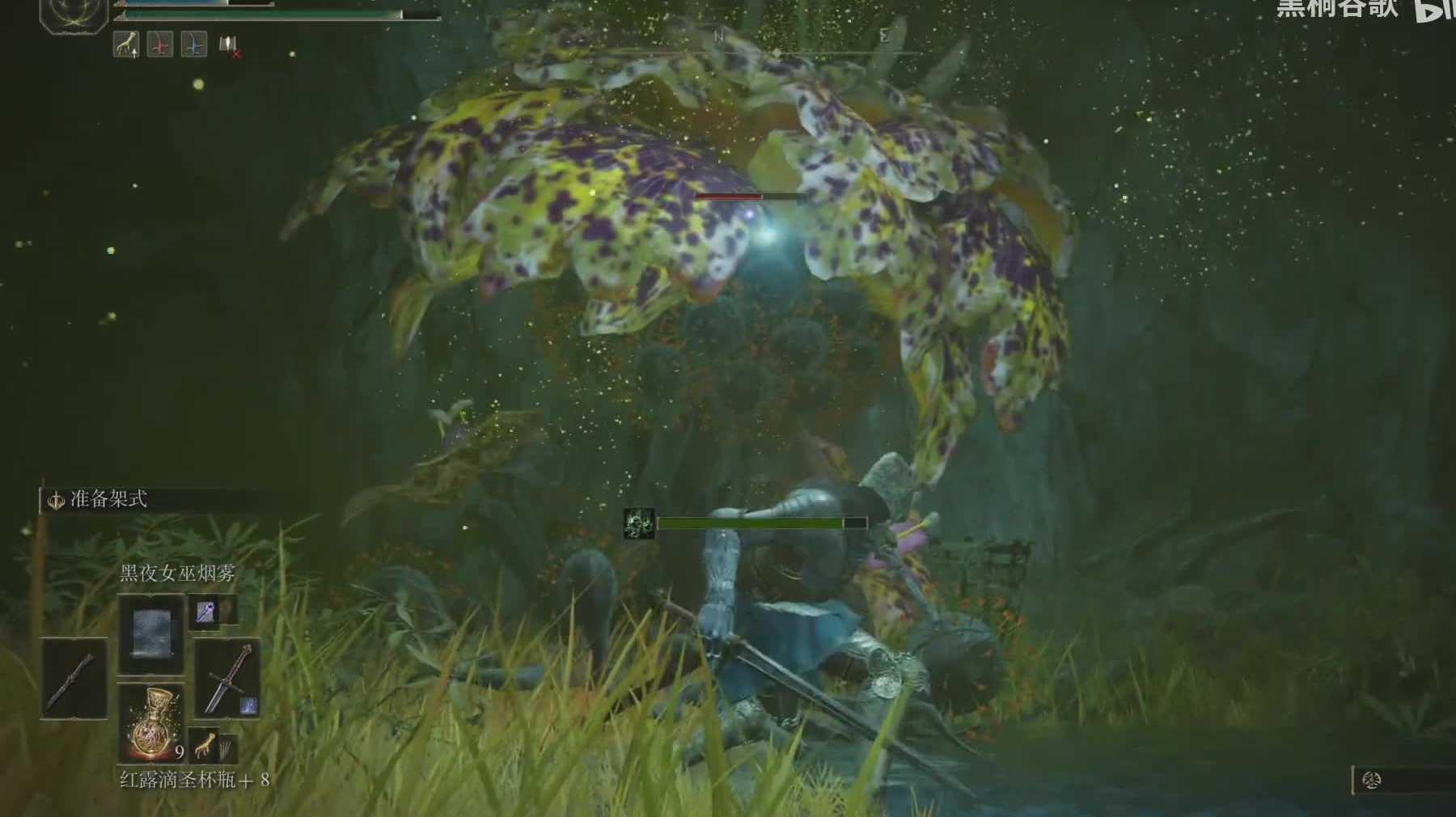Click the character emblem in the top-left corner
This screenshot has width=1456, height=817.
pyautogui.click(x=74, y=14)
